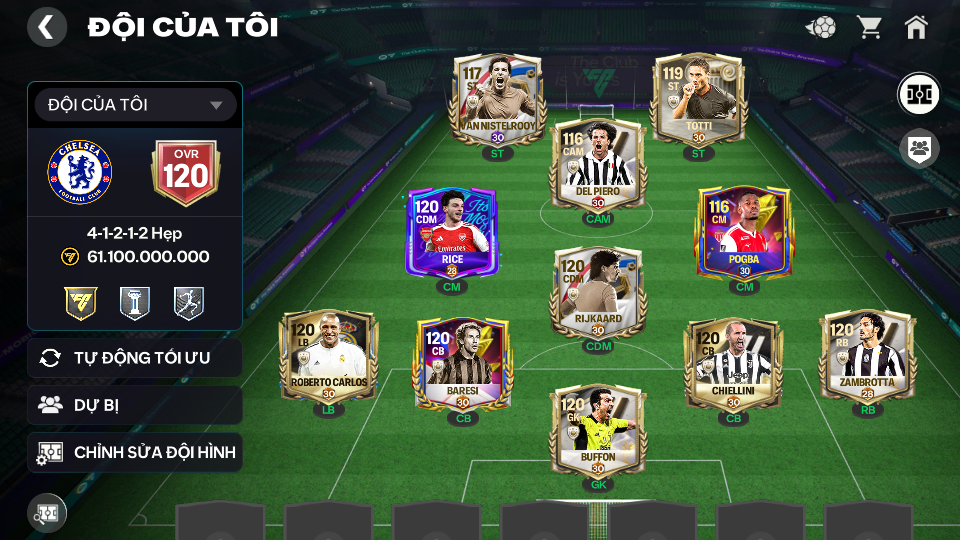
Task: Open the shopping cart store
Action: [x=869, y=27]
